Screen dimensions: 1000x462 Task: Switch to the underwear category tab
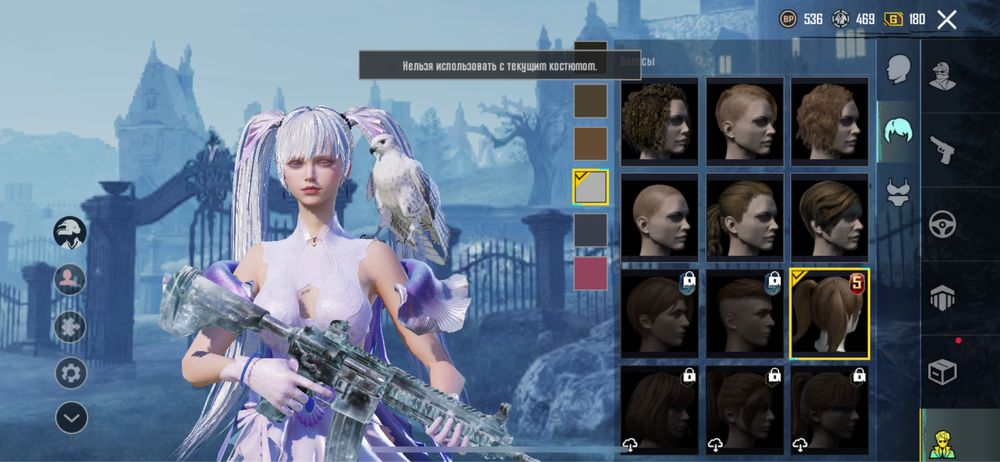898,190
